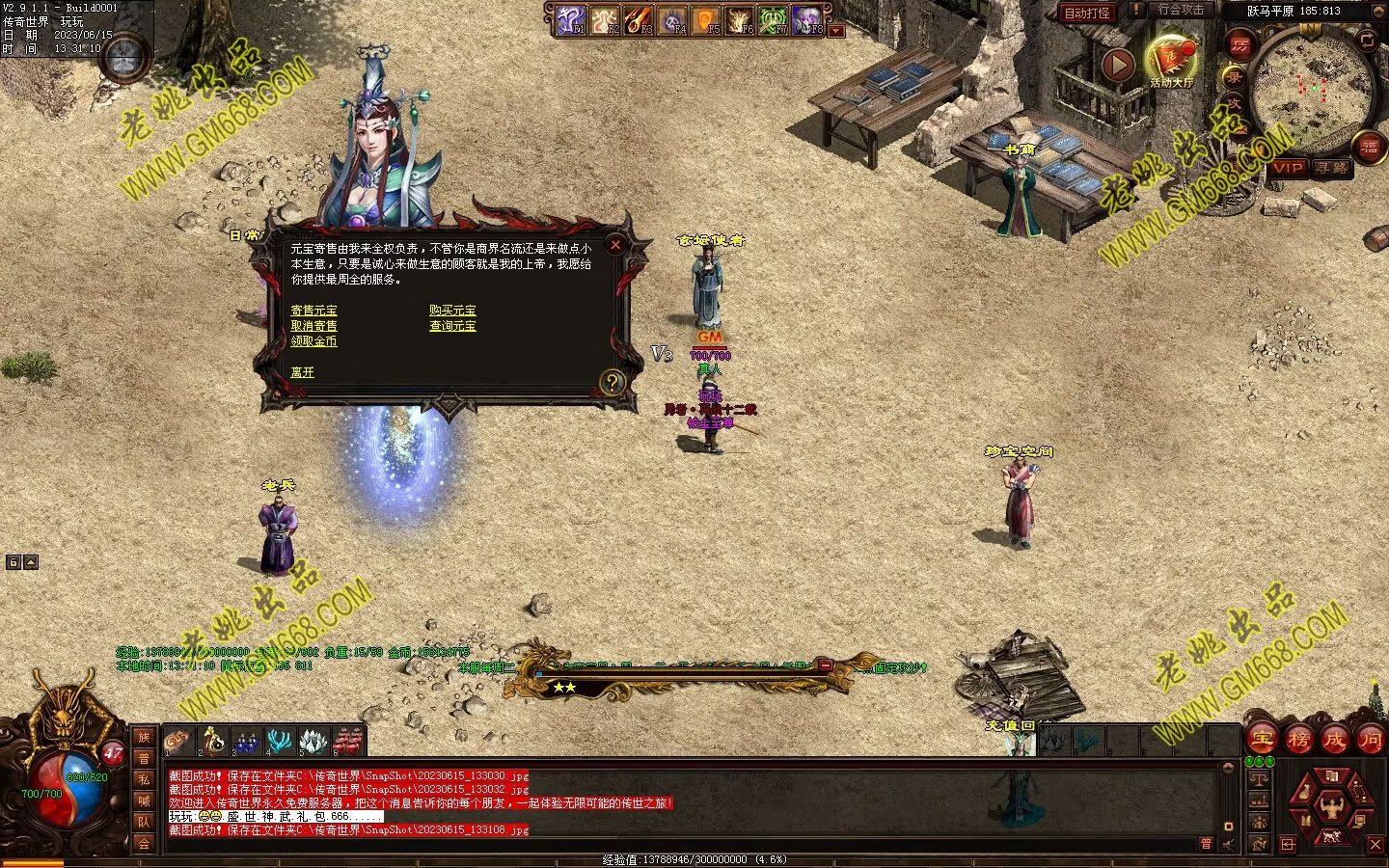Activate the F3 fire skill icon

coord(639,20)
